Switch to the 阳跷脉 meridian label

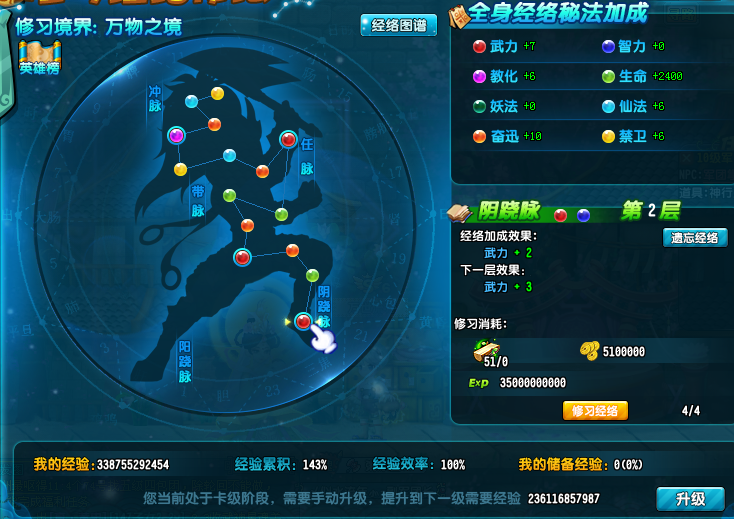[x=185, y=361]
